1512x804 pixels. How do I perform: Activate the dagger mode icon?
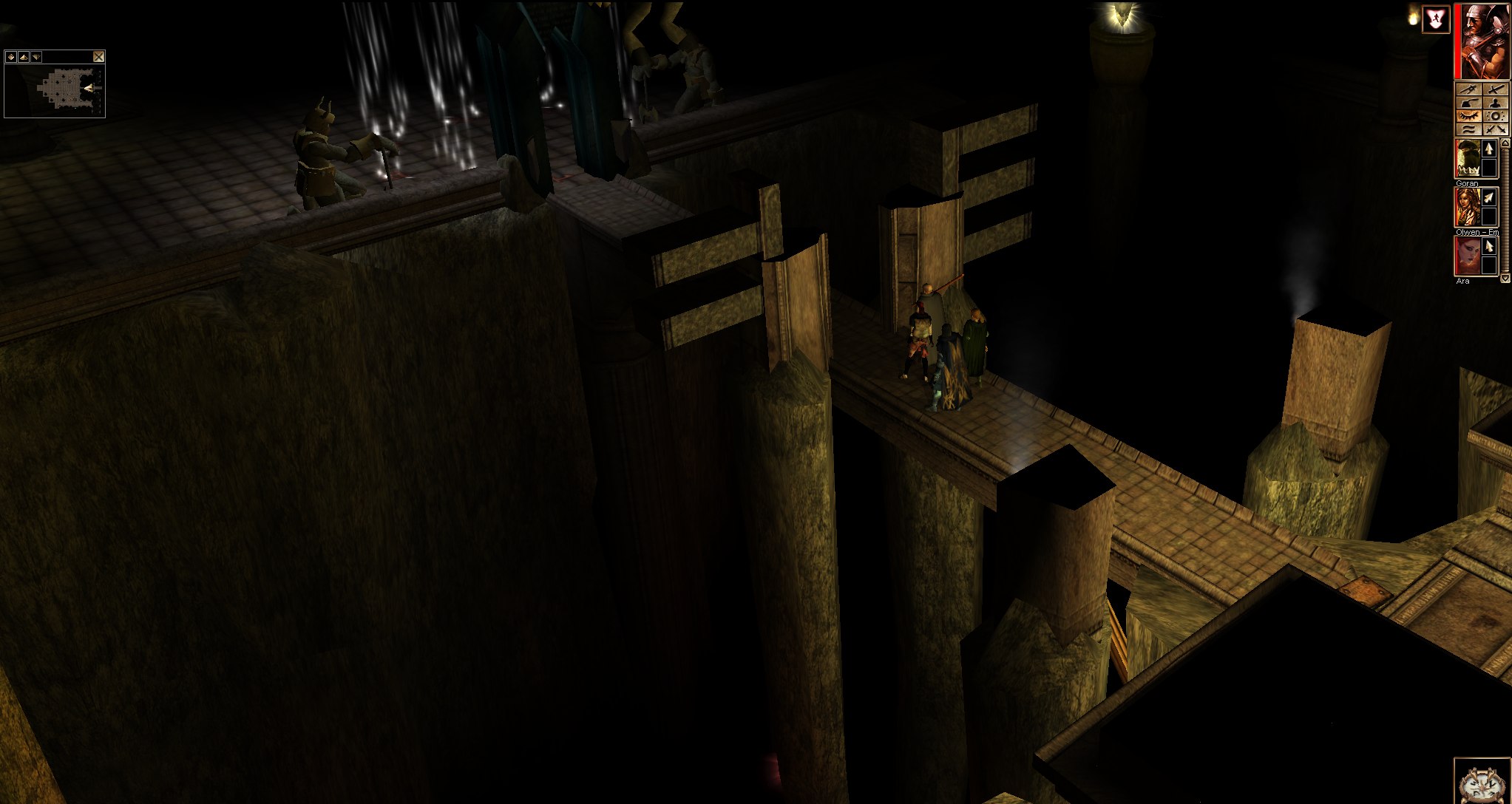(x=1468, y=89)
